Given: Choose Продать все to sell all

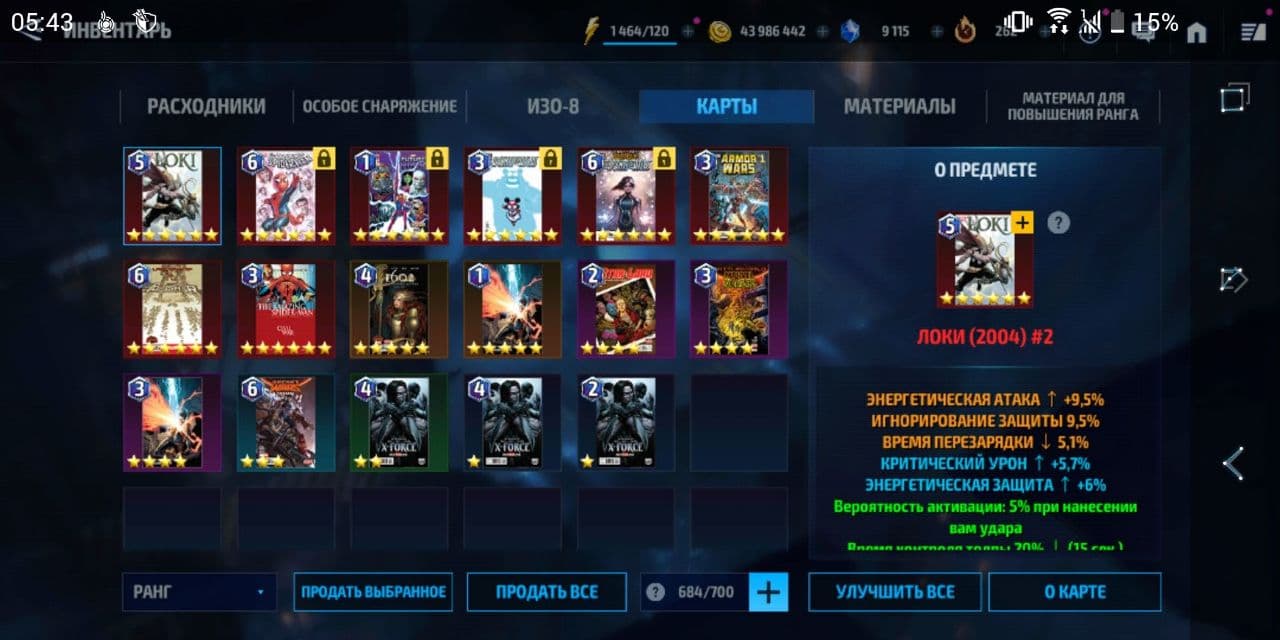Looking at the screenshot, I should (x=546, y=592).
